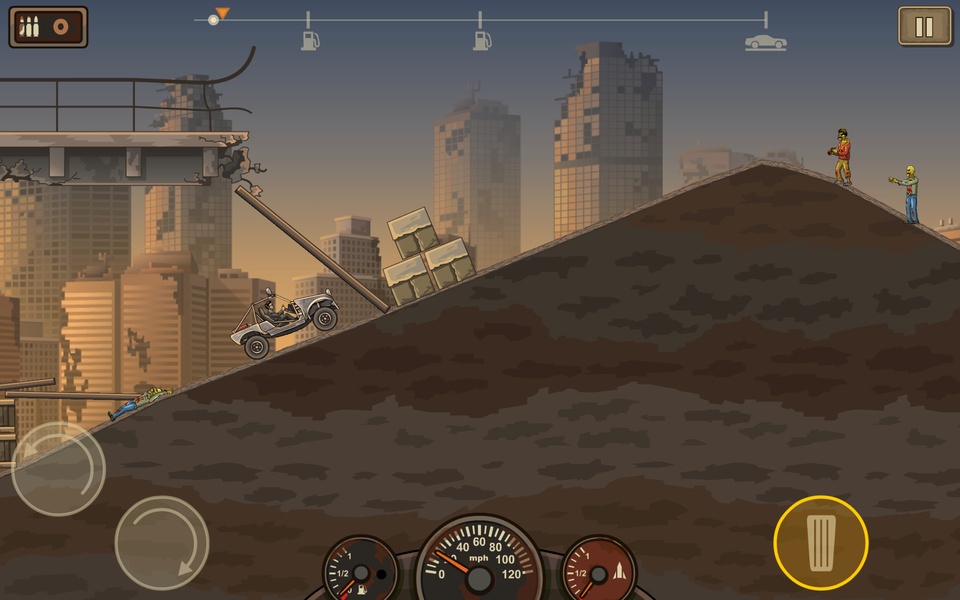Tilt the car backward with counterclockwise arrow
Screen dimensions: 960x600
pos(58,468)
